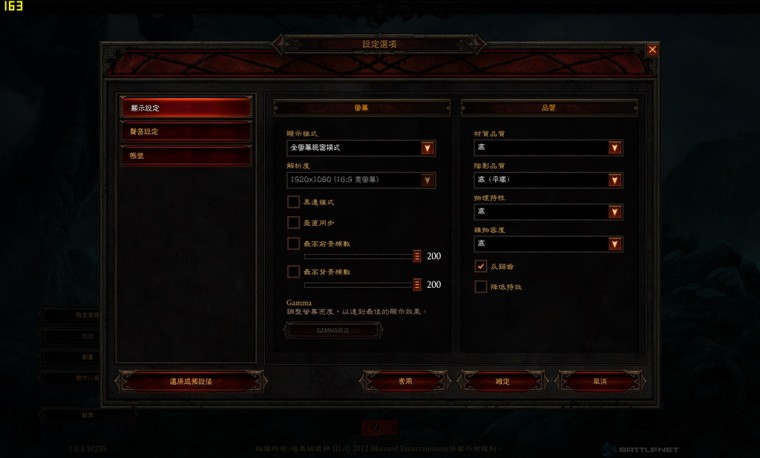The image size is (760, 458).
Task: Open the 聲音設定 (Sound) settings tab
Action: pos(184,132)
